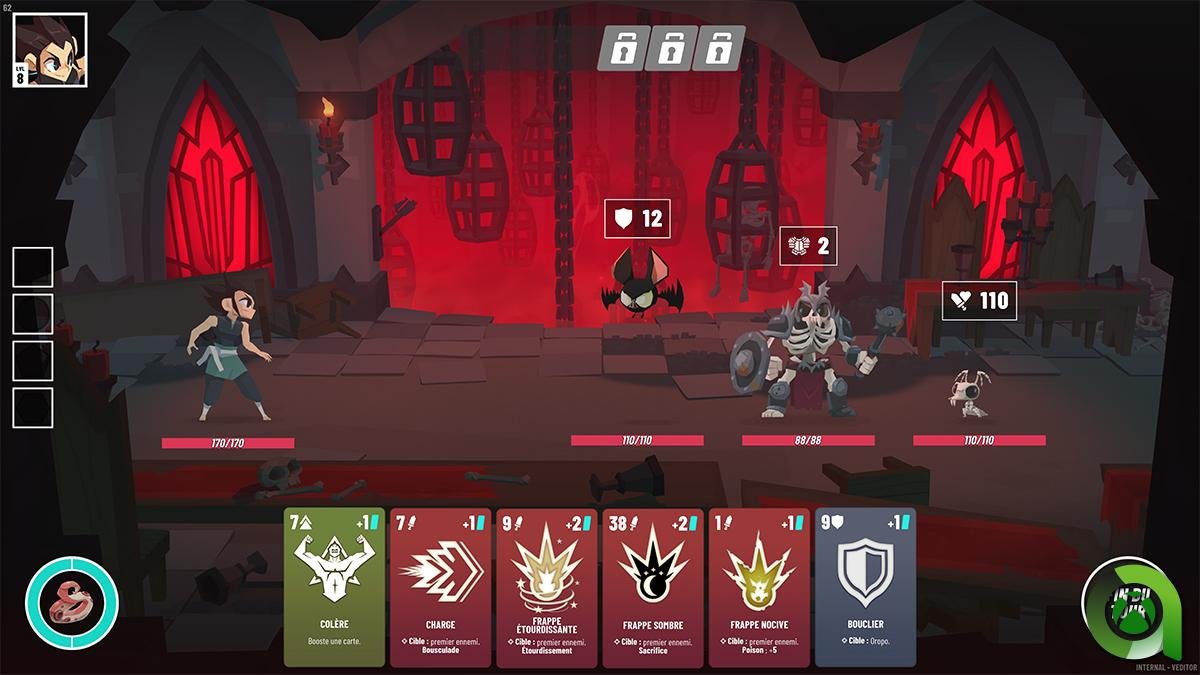The width and height of the screenshot is (1200, 675).
Task: Select the Charge attack card
Action: coord(440,587)
